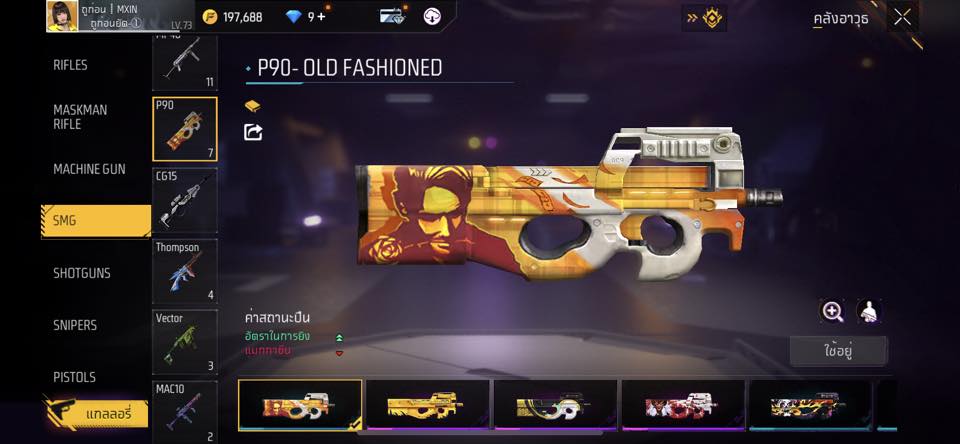Click the grey 'ใช้อยู่' button
The width and height of the screenshot is (960, 444).
click(838, 351)
